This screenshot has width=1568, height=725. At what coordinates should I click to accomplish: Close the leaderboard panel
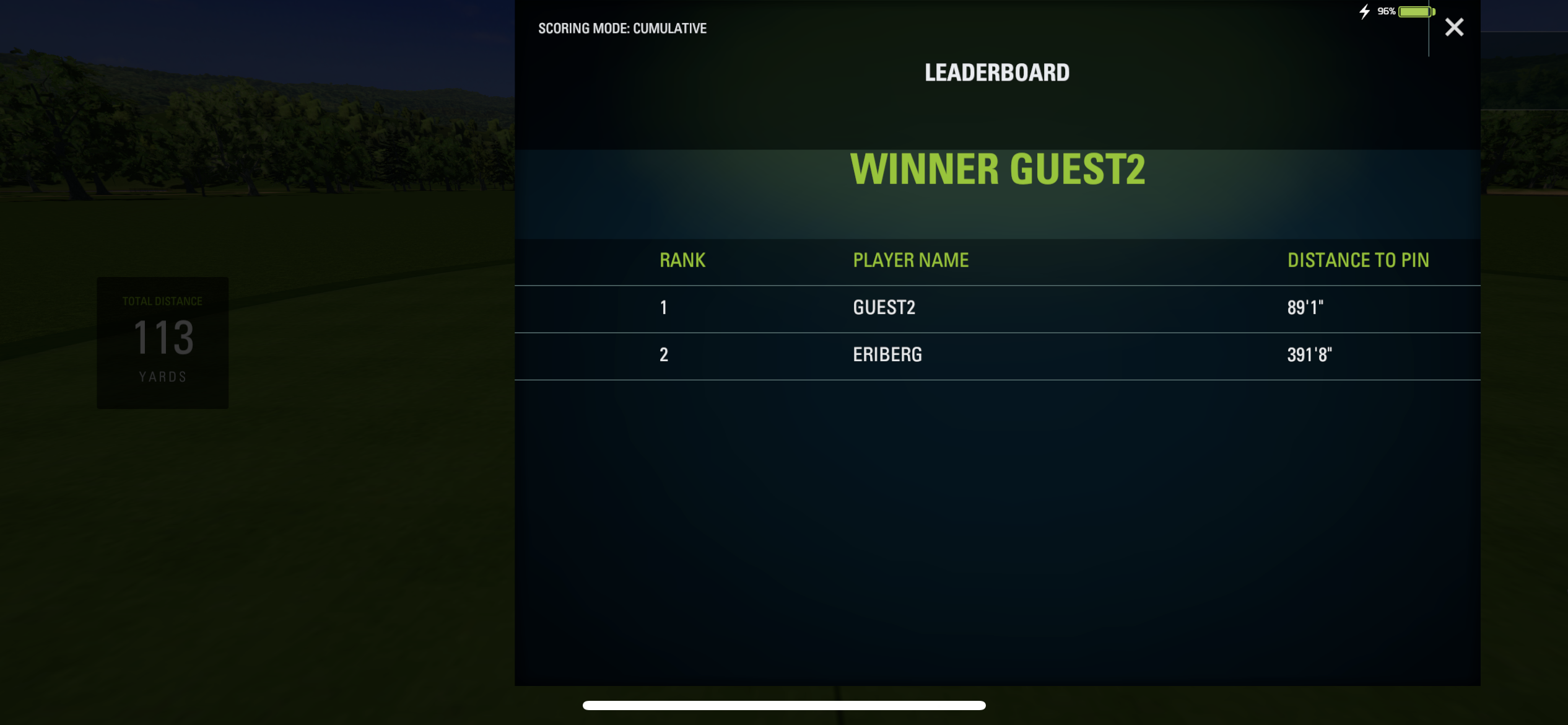click(1454, 27)
